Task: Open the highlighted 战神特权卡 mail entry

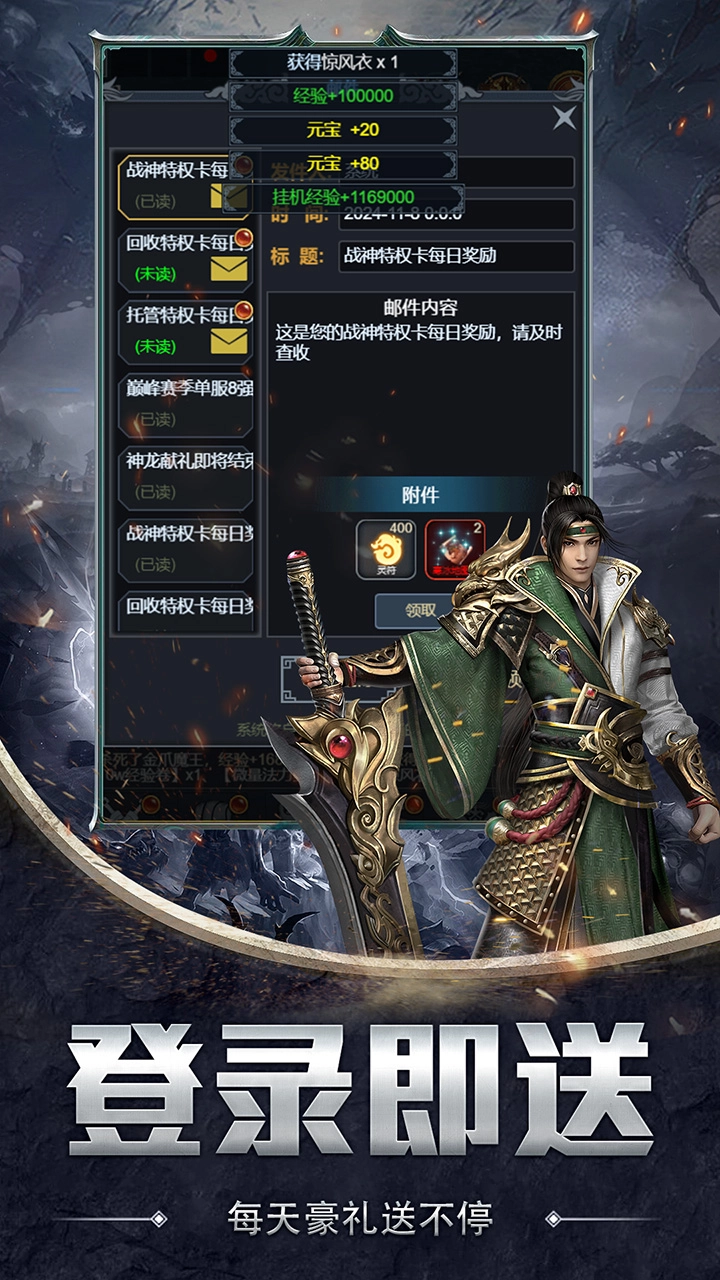Action: coord(184,186)
